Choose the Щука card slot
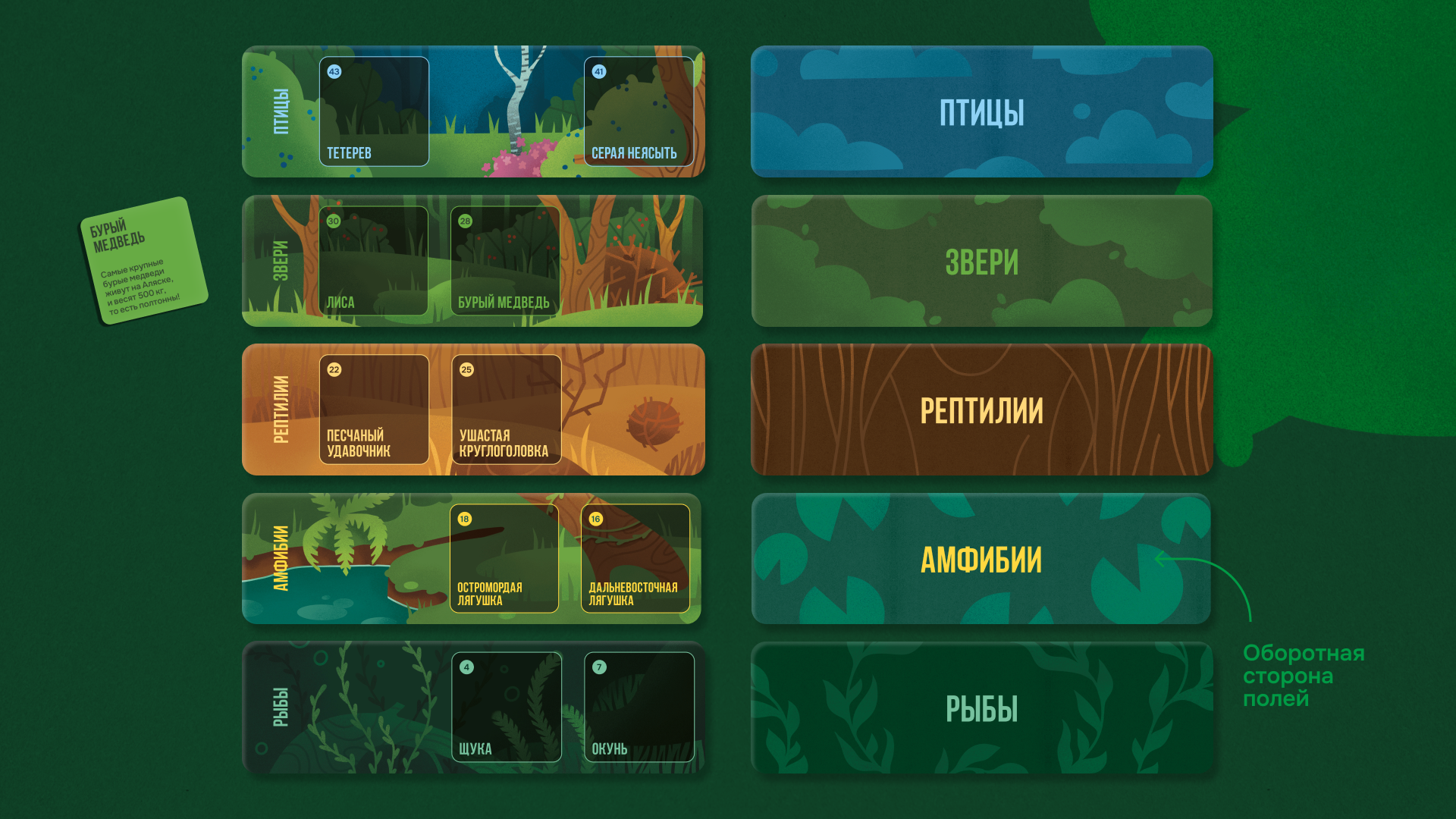 (507, 707)
